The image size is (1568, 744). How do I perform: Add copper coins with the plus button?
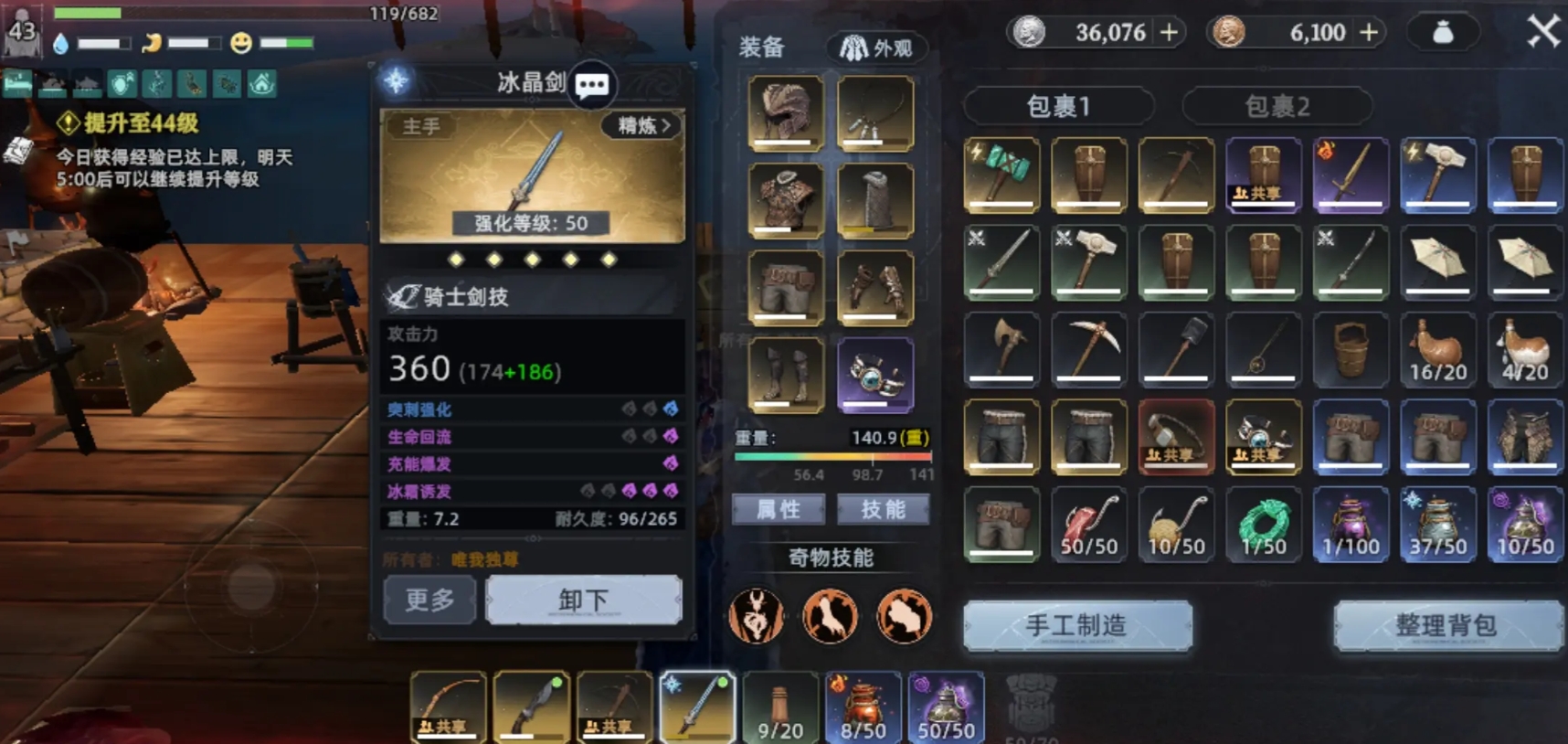tap(1369, 33)
